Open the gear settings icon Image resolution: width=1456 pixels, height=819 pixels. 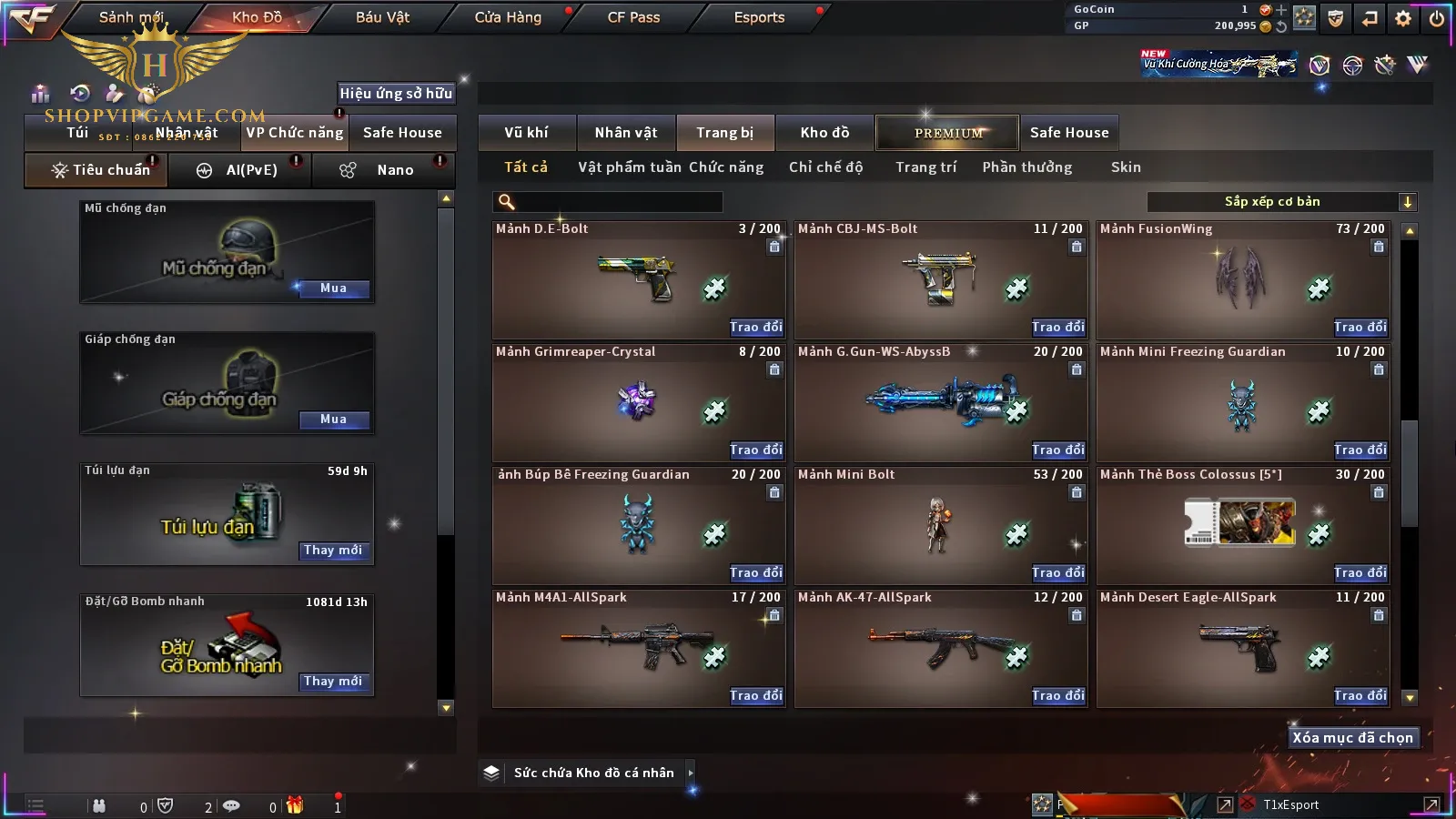1403,18
